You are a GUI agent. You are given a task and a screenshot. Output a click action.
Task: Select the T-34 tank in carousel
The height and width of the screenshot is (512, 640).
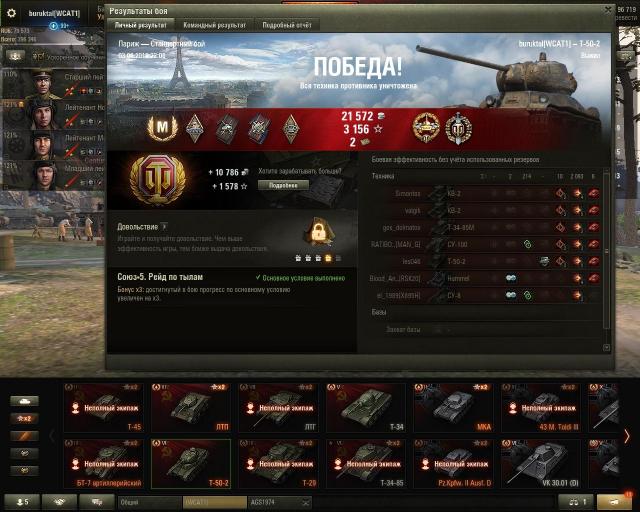366,405
